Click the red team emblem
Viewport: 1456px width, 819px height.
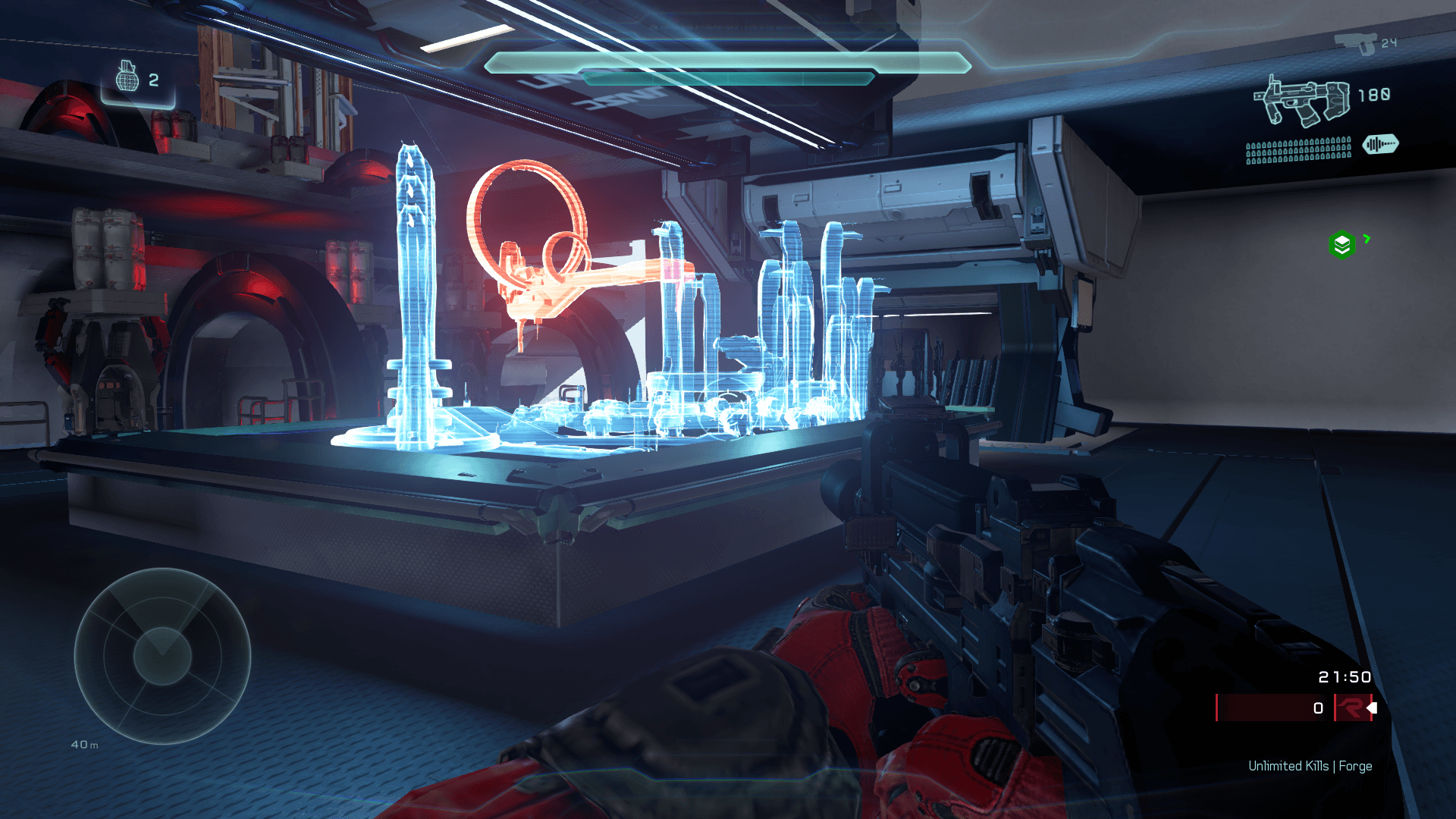(x=1351, y=708)
